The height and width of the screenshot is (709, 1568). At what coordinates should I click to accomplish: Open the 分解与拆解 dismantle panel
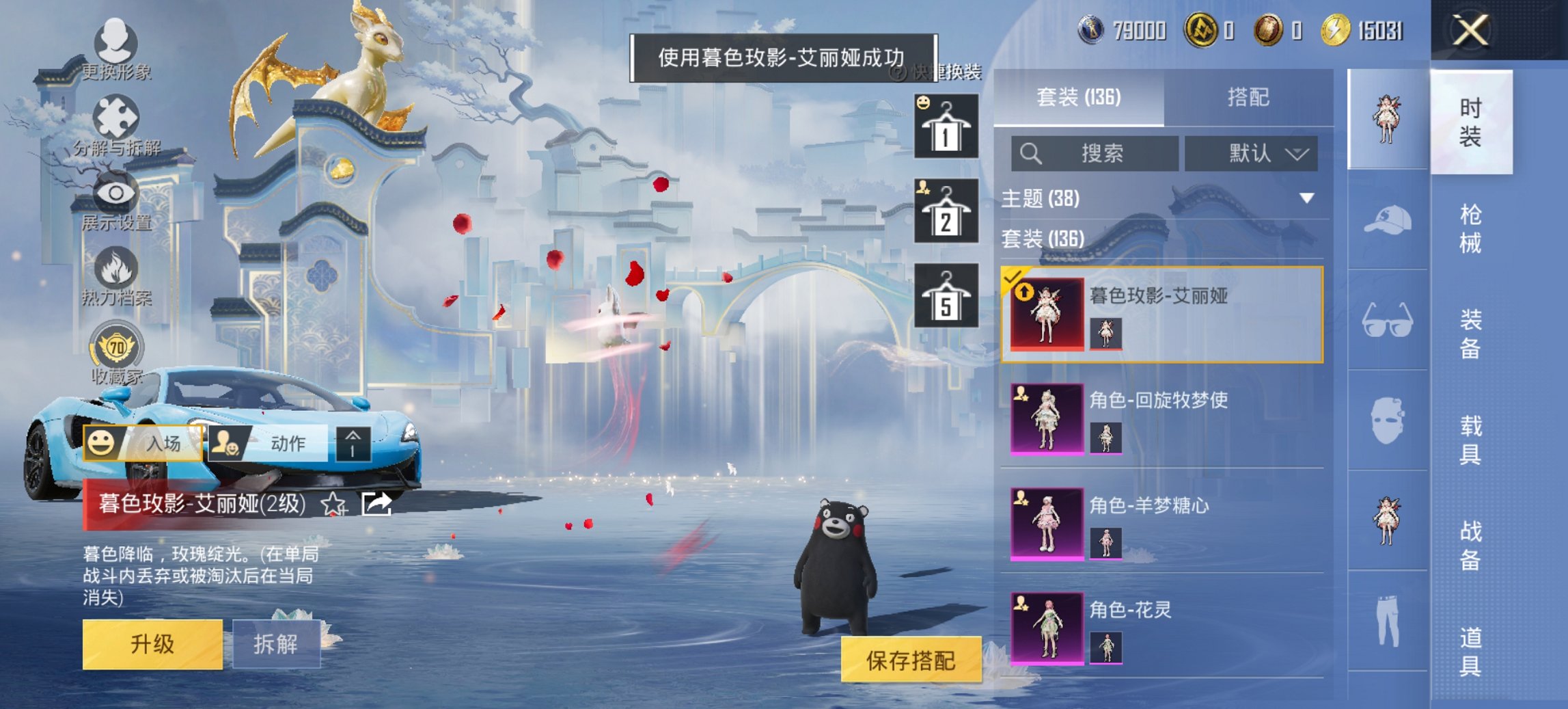[x=118, y=116]
